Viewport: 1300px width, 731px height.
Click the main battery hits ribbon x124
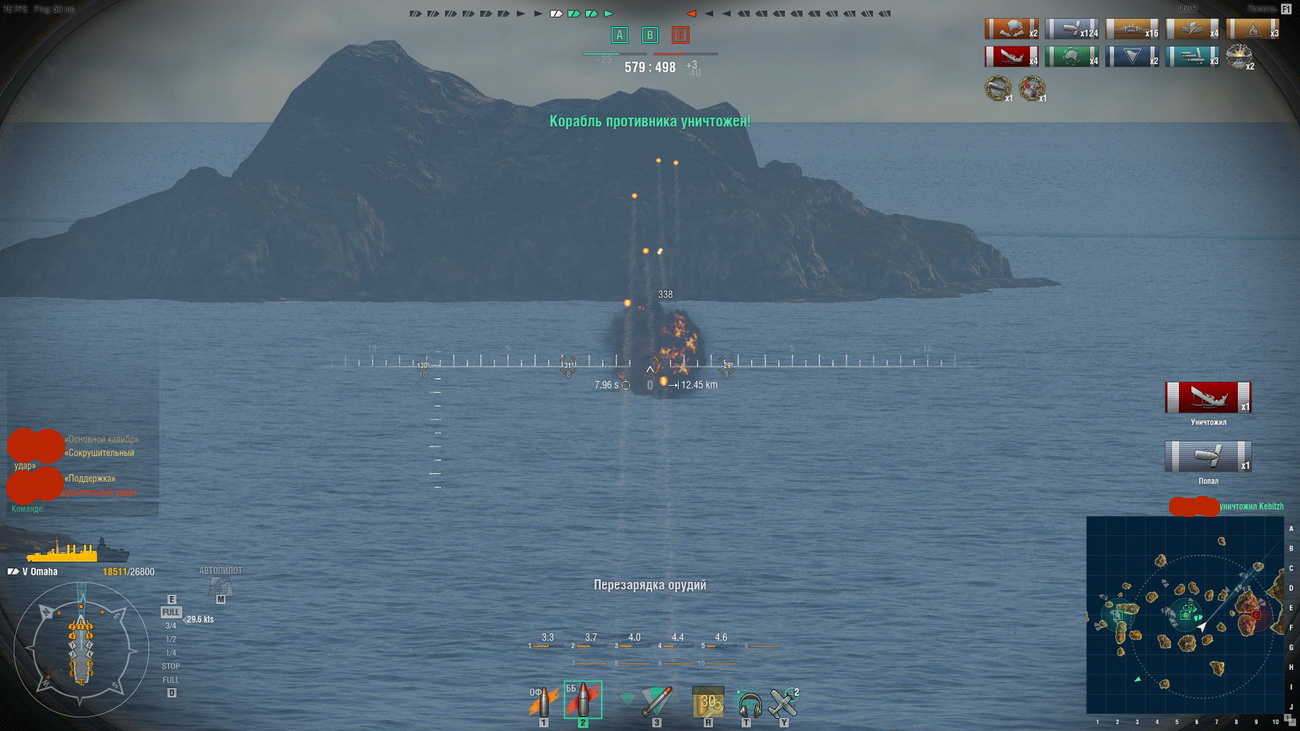1071,29
